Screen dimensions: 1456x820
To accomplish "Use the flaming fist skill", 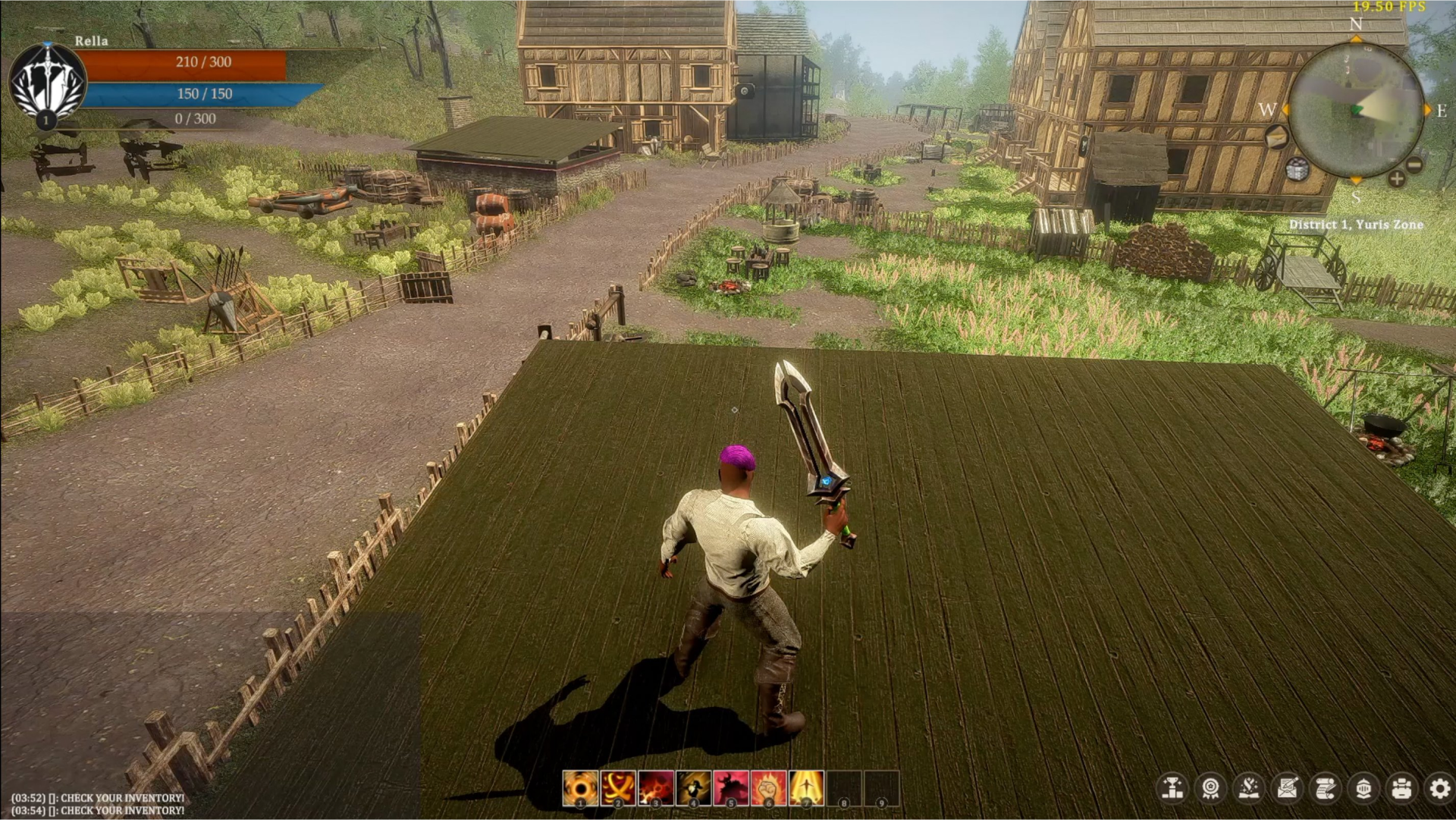I will [768, 788].
